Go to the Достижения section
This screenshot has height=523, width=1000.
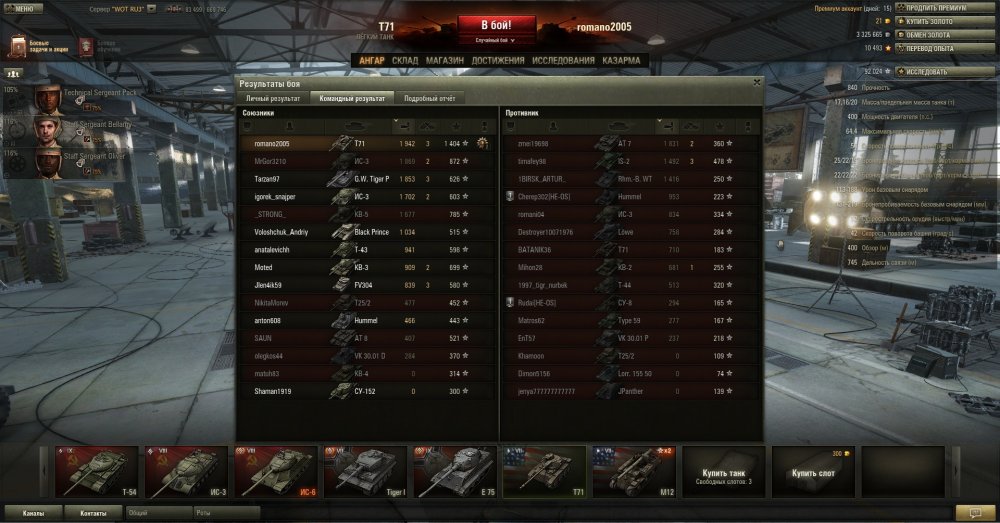point(496,61)
